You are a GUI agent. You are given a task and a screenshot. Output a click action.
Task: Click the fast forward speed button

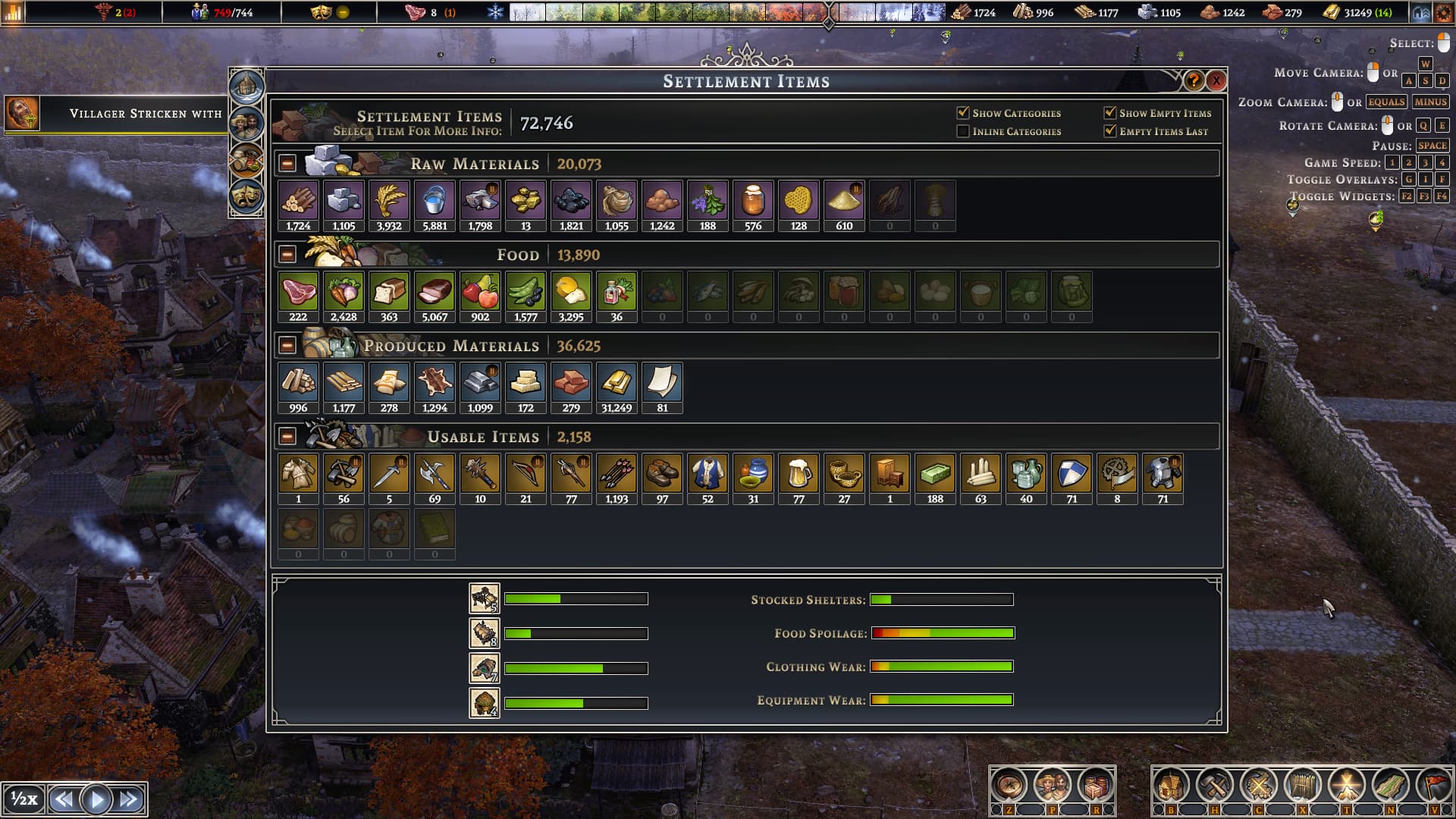click(x=130, y=799)
